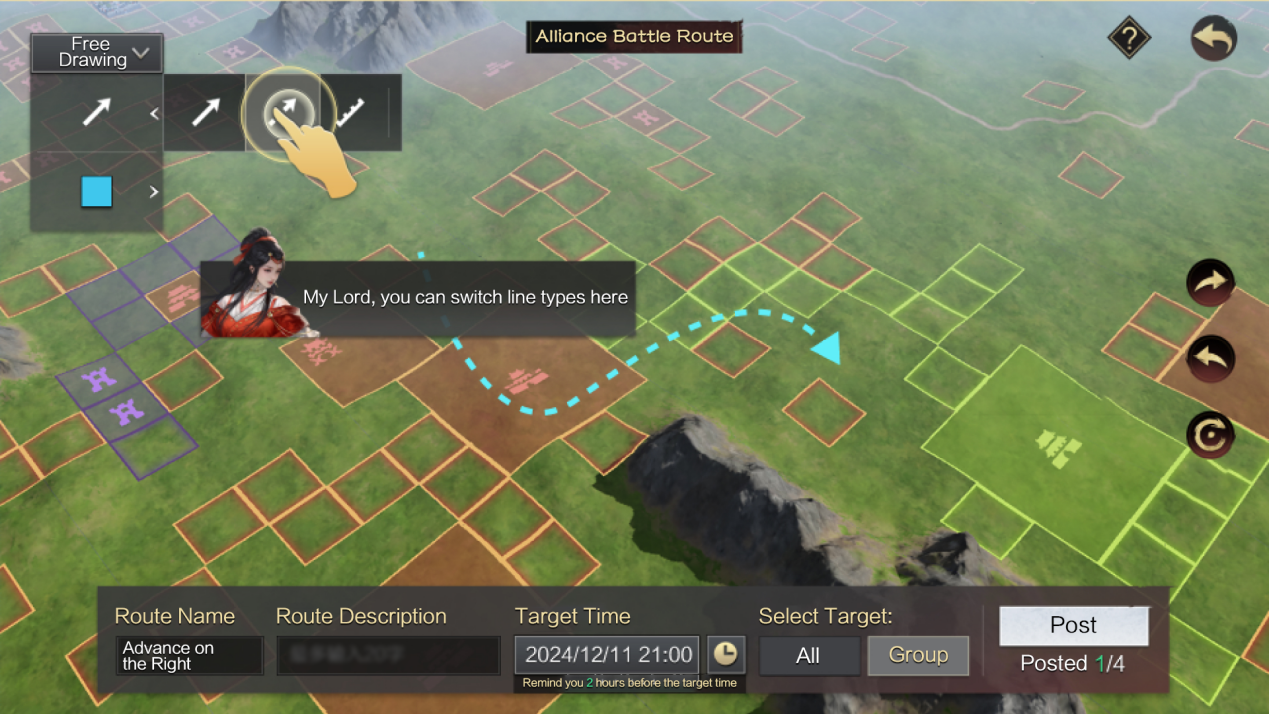Edit the Route Name field

[x=189, y=656]
